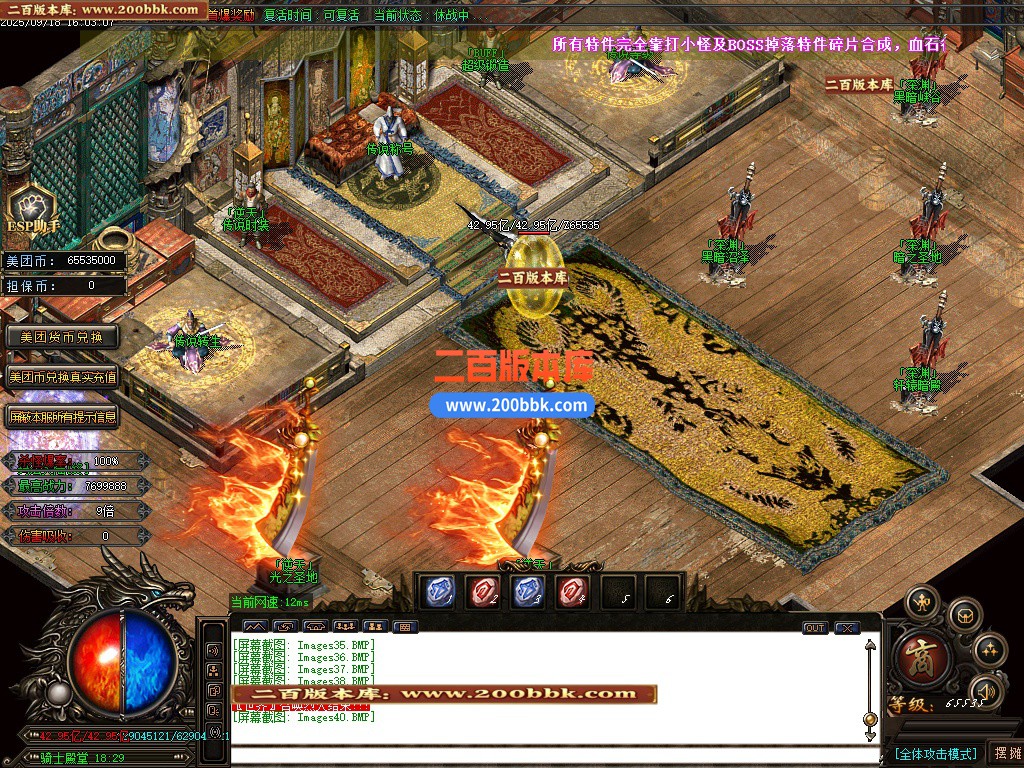The height and width of the screenshot is (768, 1024).
Task: Toggle sound with the speaker button
Action: pyautogui.click(x=988, y=690)
